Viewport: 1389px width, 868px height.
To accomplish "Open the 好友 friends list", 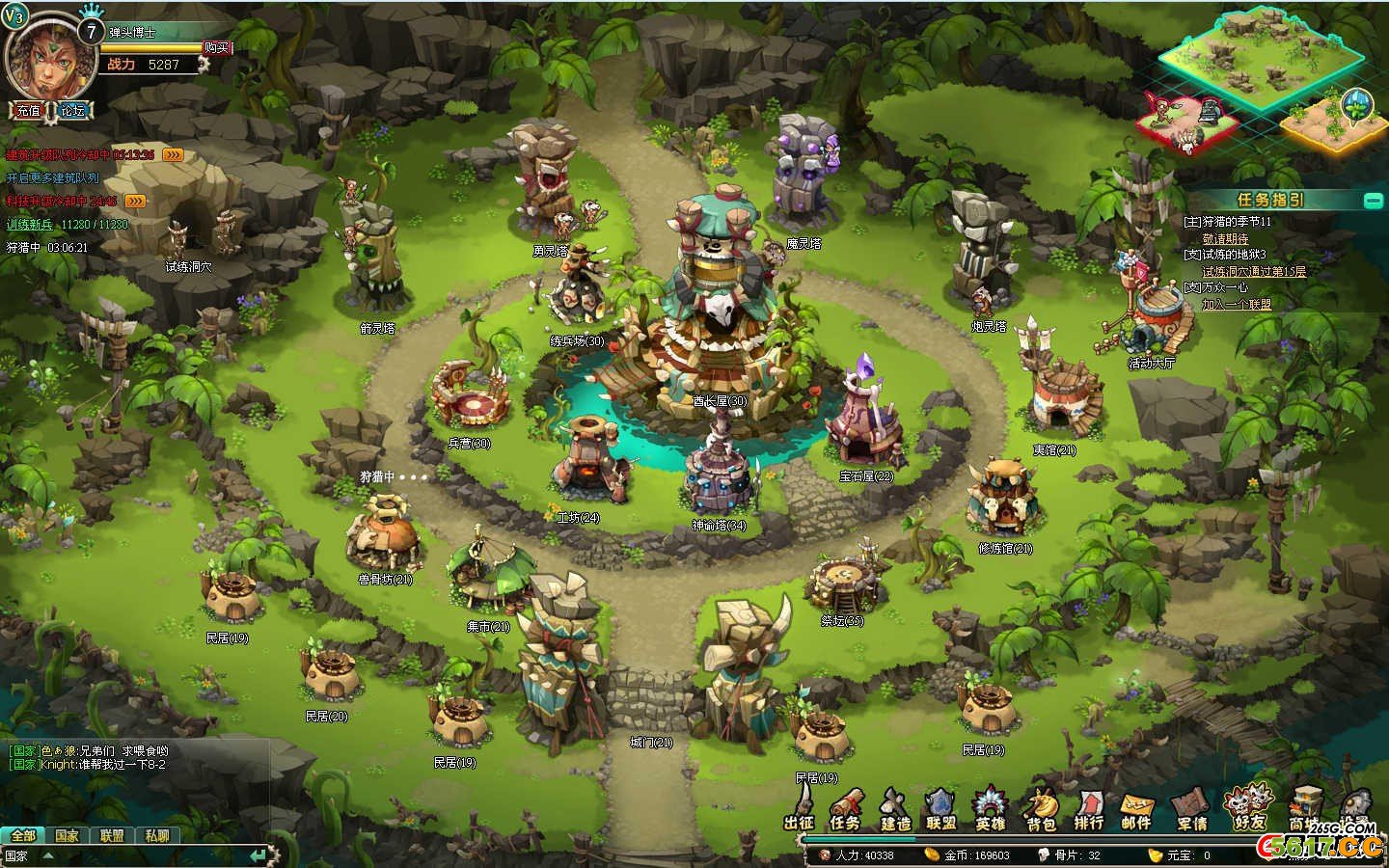I will pos(1247,808).
